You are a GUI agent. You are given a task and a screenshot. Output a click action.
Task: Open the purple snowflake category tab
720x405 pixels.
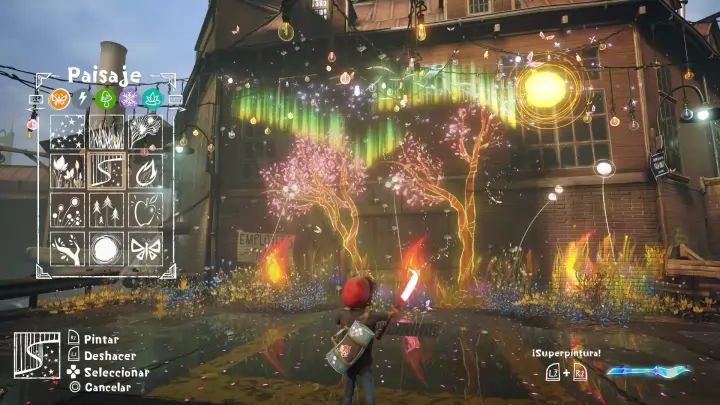[129, 98]
